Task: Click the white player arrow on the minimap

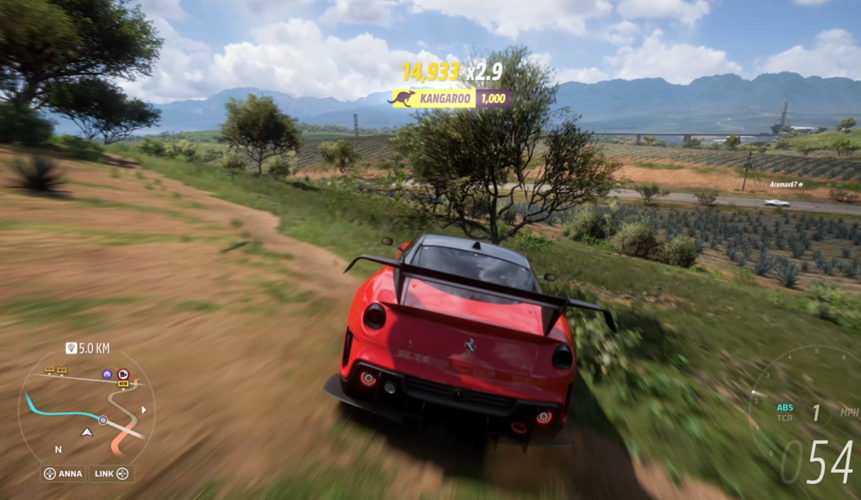Action: pos(87,432)
